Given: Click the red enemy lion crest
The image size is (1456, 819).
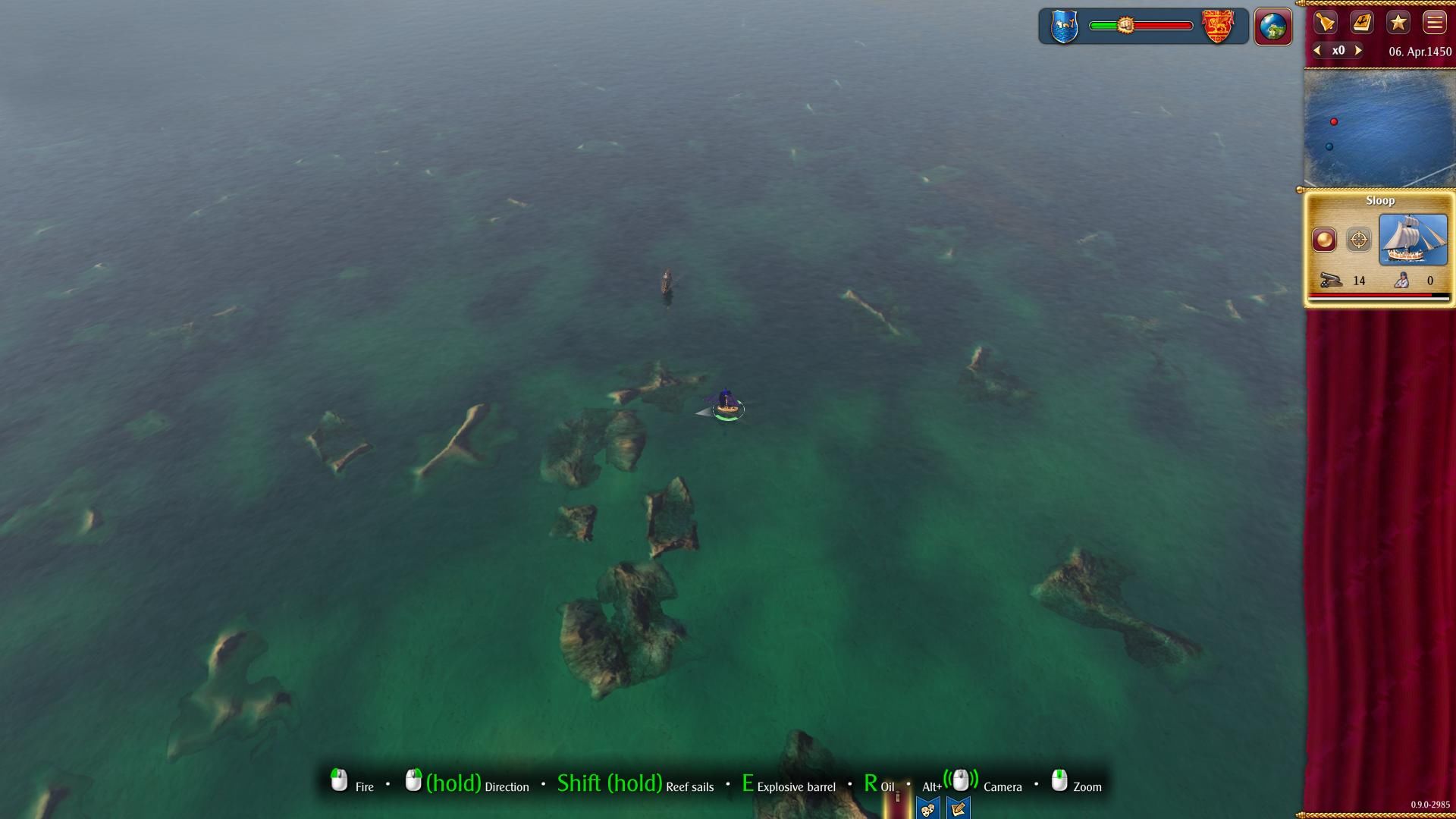Looking at the screenshot, I should [x=1218, y=27].
